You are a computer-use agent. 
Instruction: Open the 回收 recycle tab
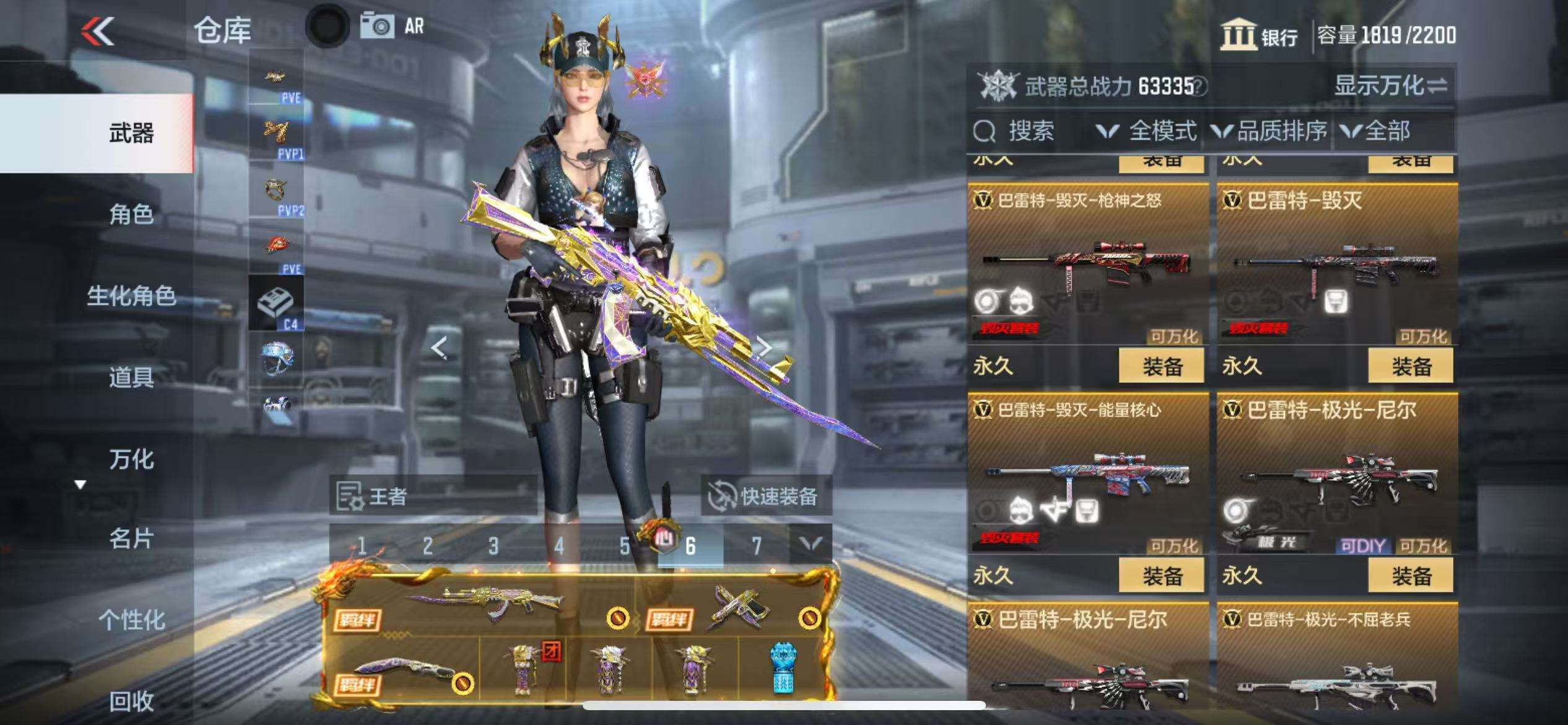(131, 701)
